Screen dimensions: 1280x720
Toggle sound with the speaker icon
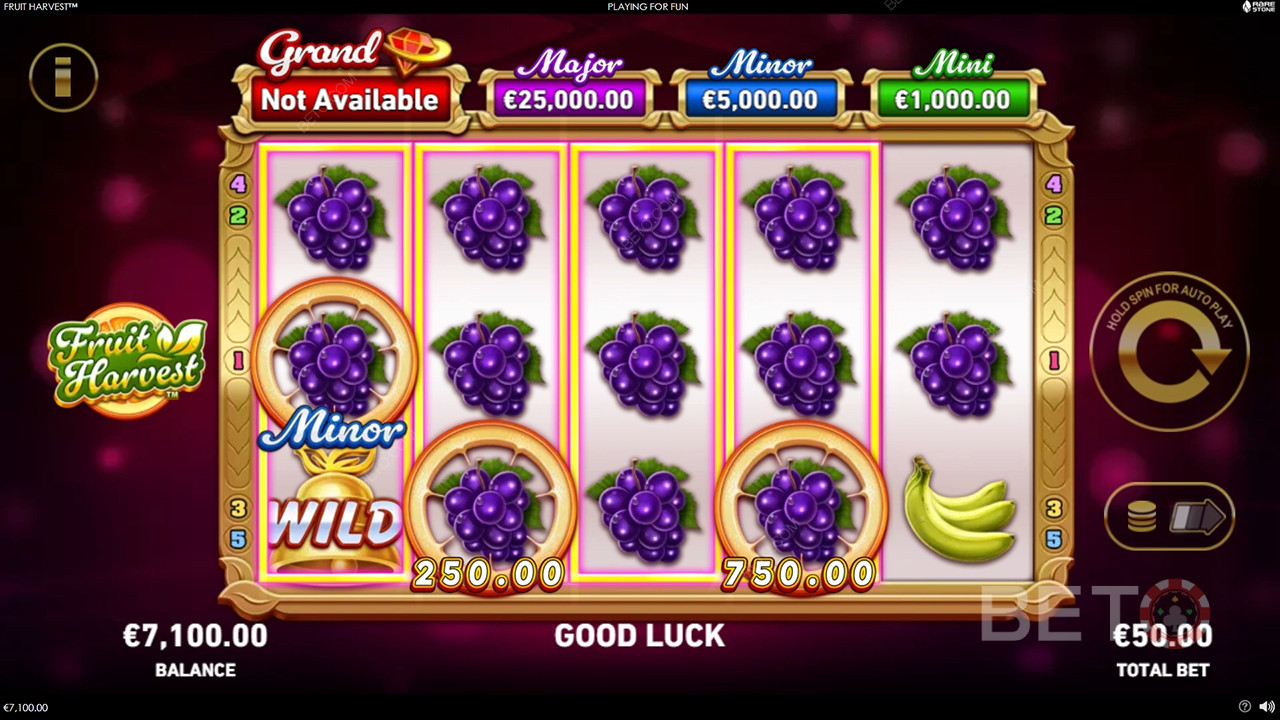1266,707
